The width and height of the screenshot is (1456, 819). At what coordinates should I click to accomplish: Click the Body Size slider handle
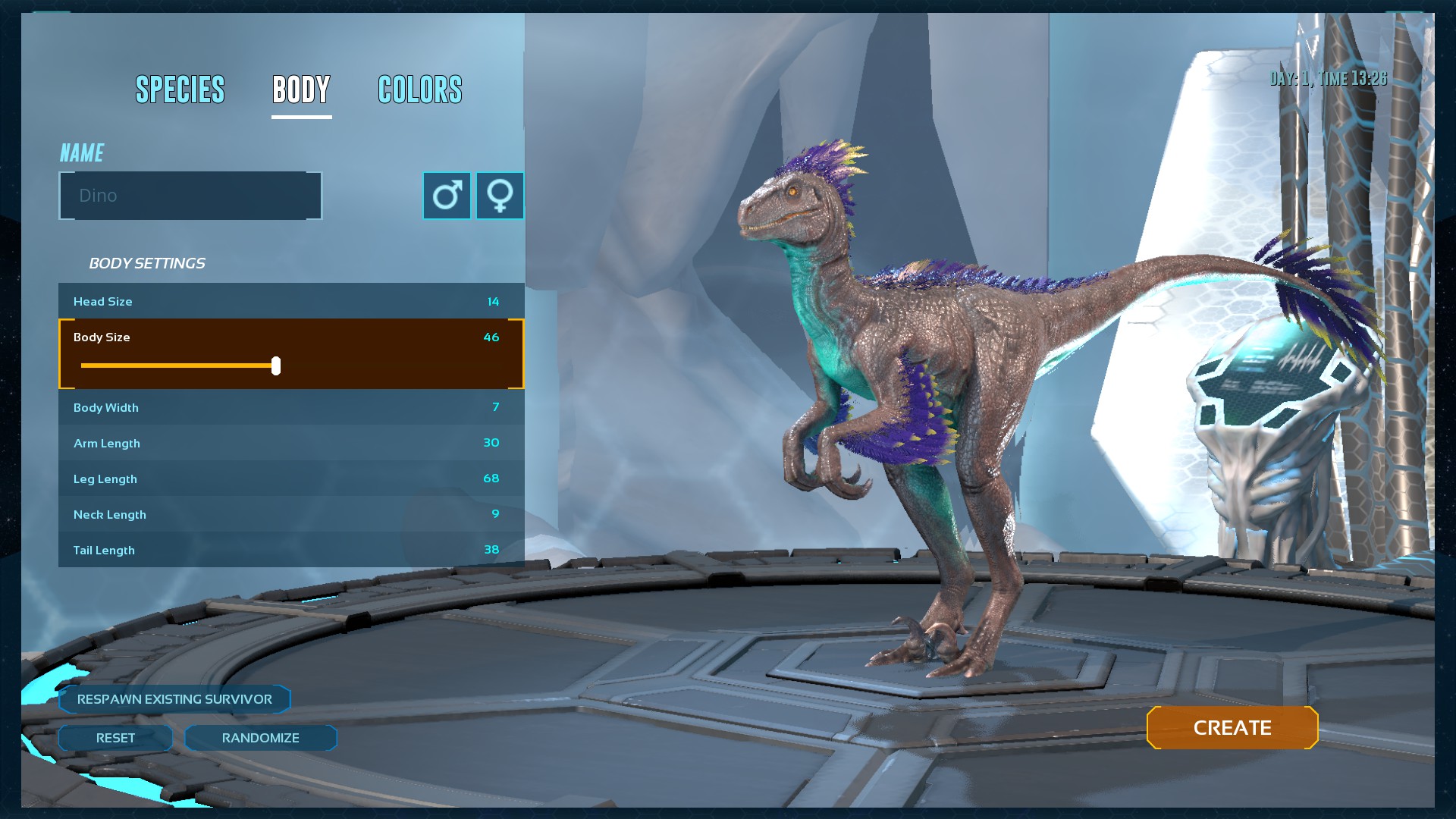point(277,366)
